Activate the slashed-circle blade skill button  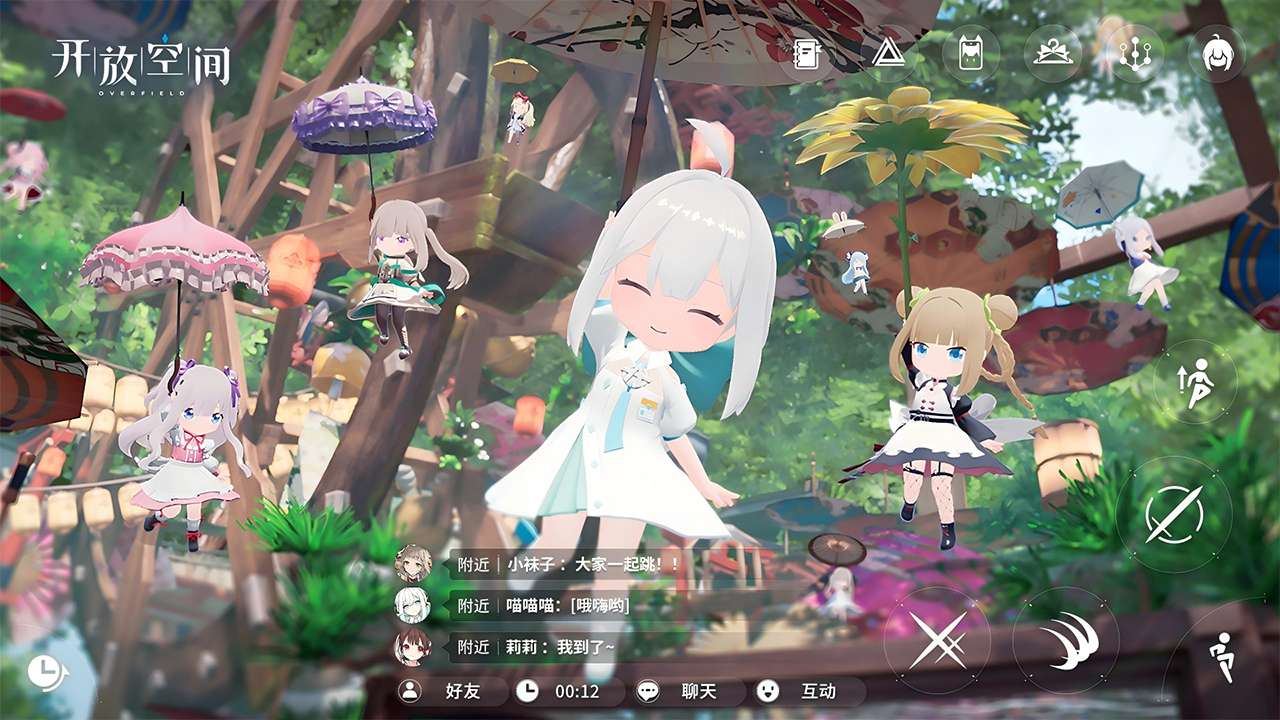[x=1173, y=515]
